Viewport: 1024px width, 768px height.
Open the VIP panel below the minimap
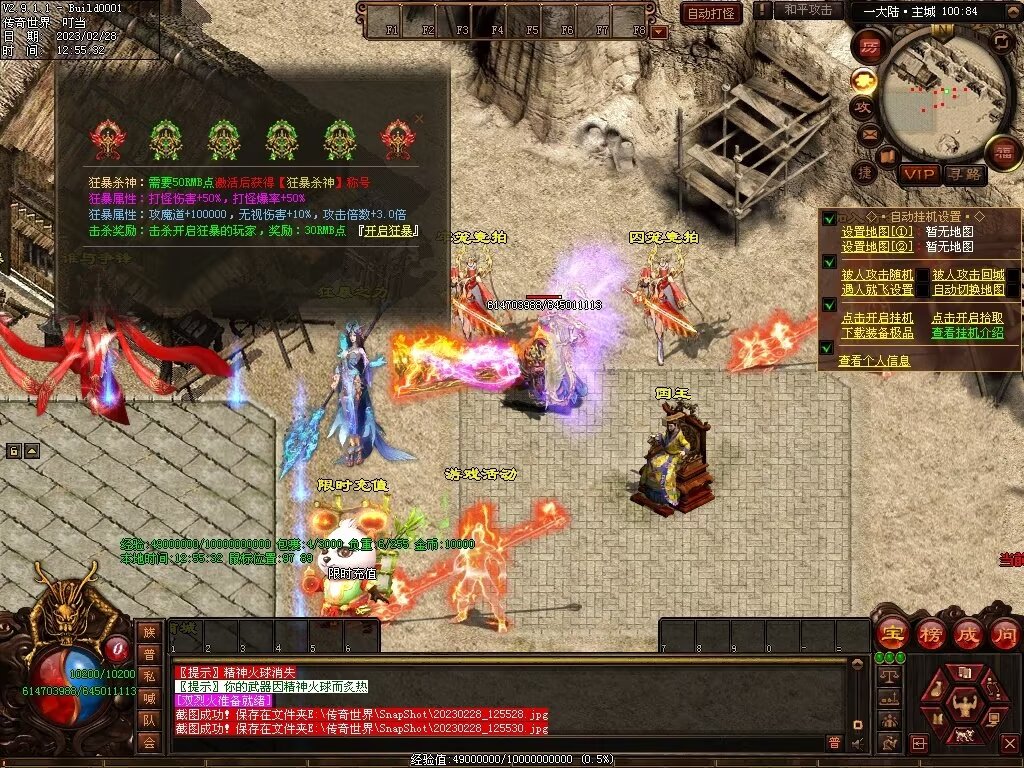point(919,174)
